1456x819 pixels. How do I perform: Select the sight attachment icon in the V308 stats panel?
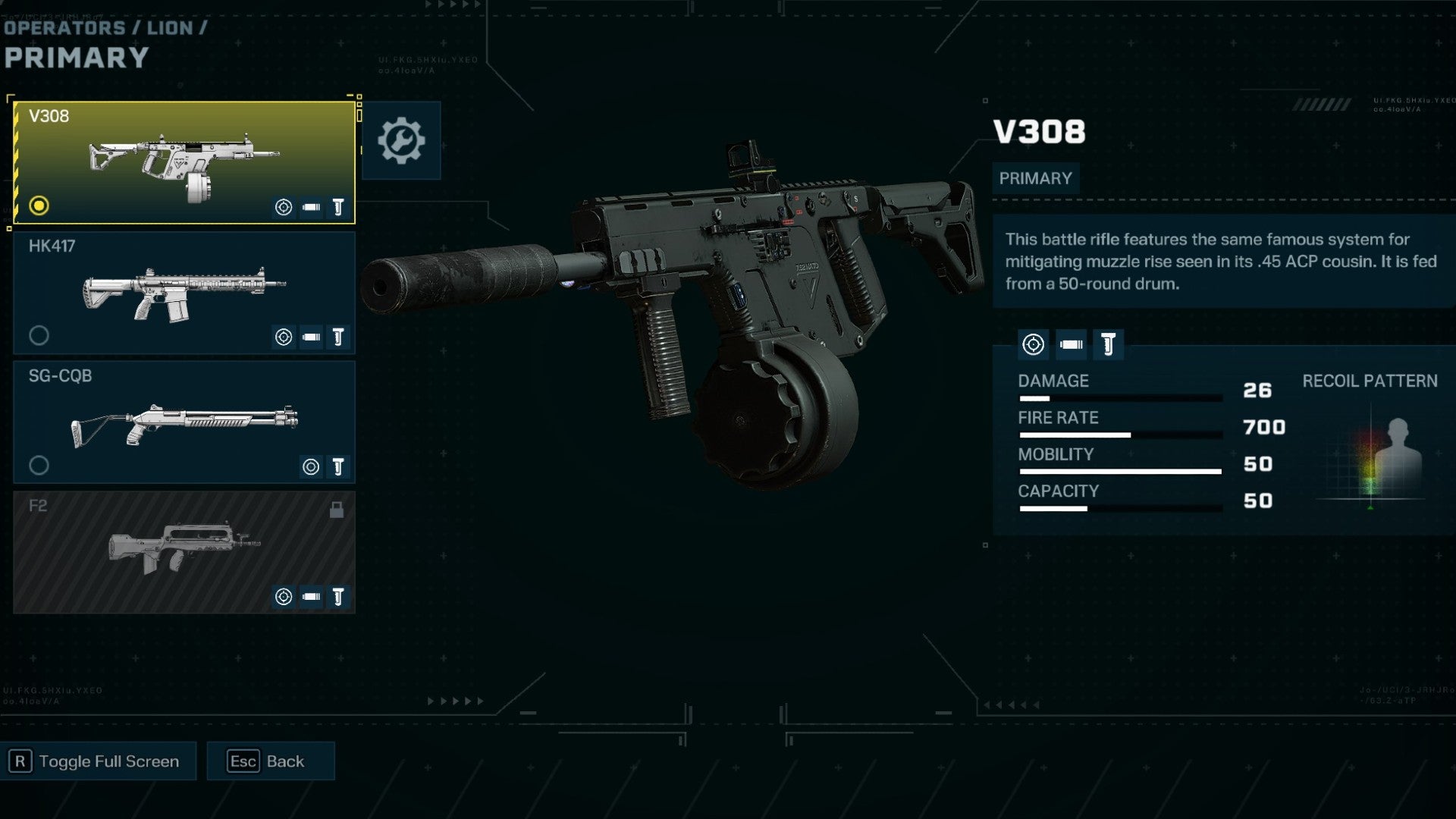[x=1034, y=345]
